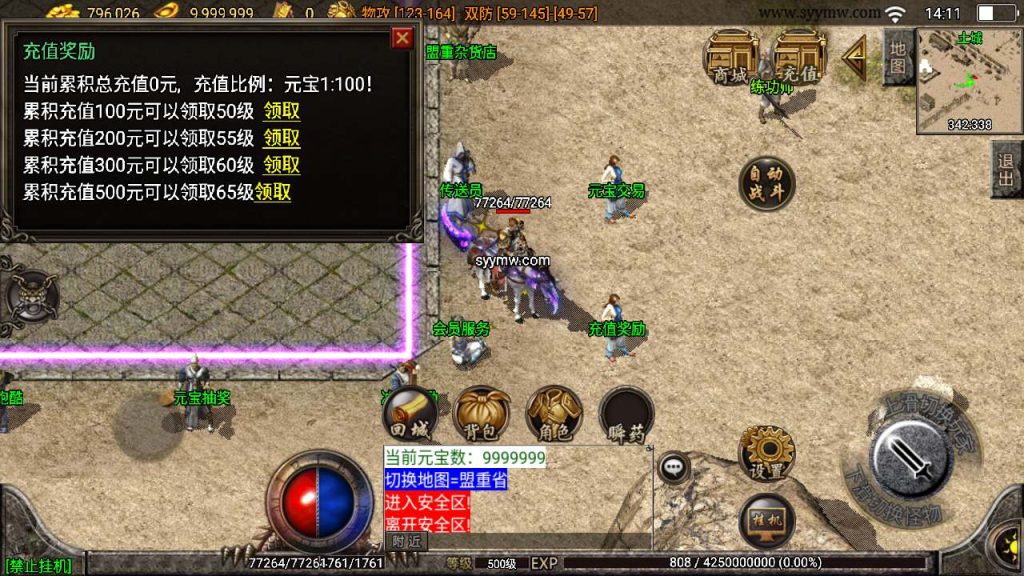
Task: Open the chat speech bubble icon
Action: point(673,466)
